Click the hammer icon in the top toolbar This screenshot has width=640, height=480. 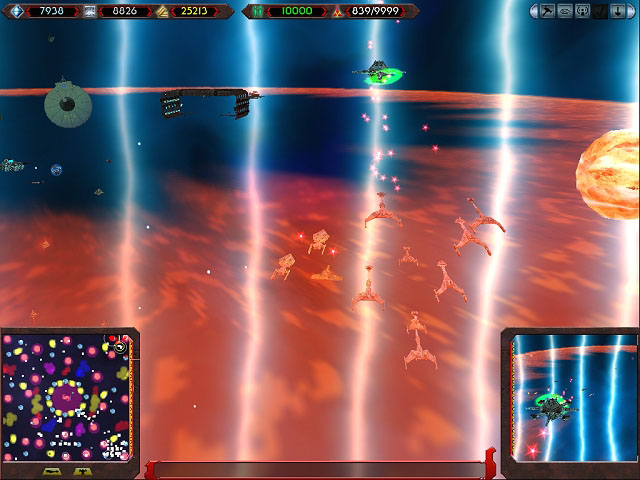(x=548, y=12)
